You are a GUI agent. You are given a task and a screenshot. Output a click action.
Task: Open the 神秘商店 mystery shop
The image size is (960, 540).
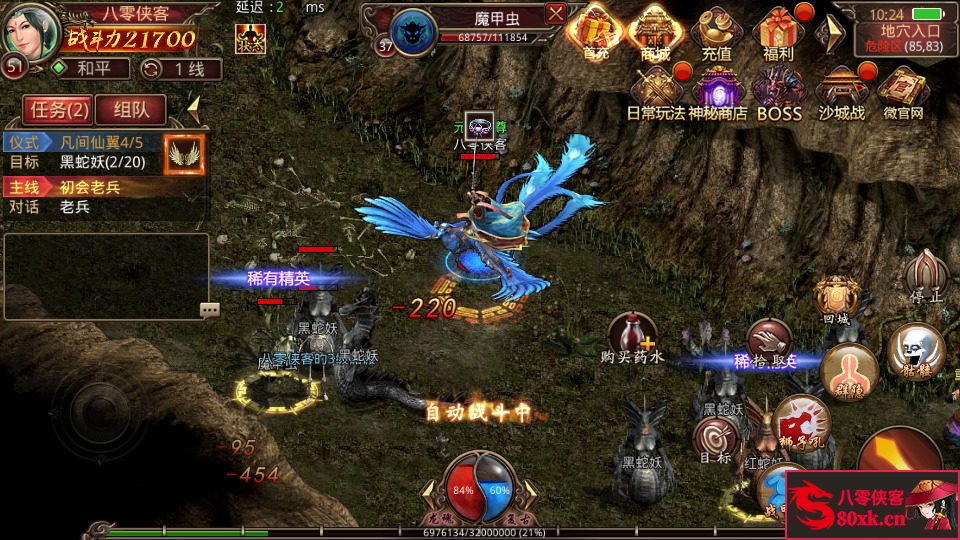[x=717, y=92]
